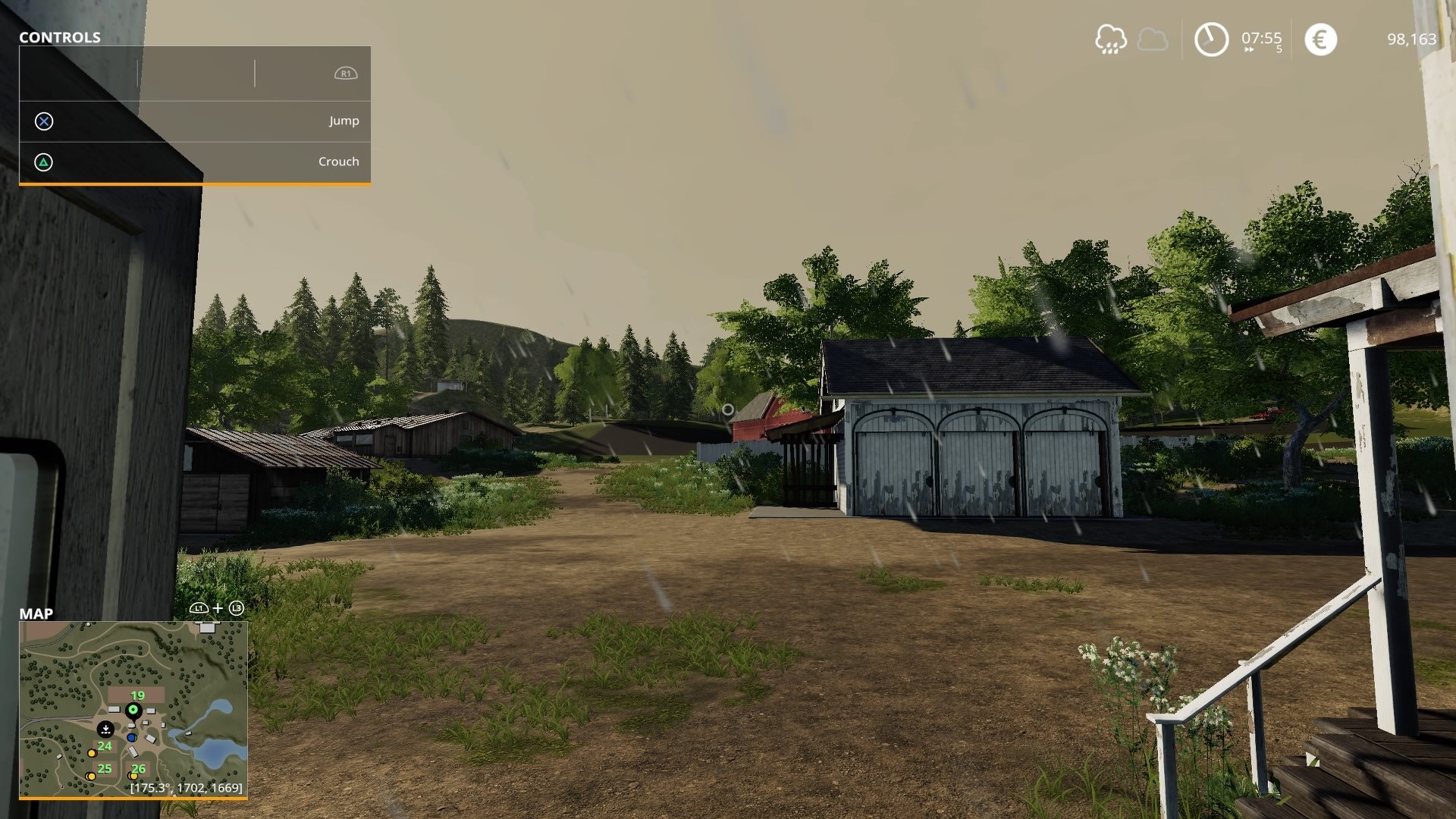Click the black sell-point marker on the map
The image size is (1456, 819).
(106, 729)
